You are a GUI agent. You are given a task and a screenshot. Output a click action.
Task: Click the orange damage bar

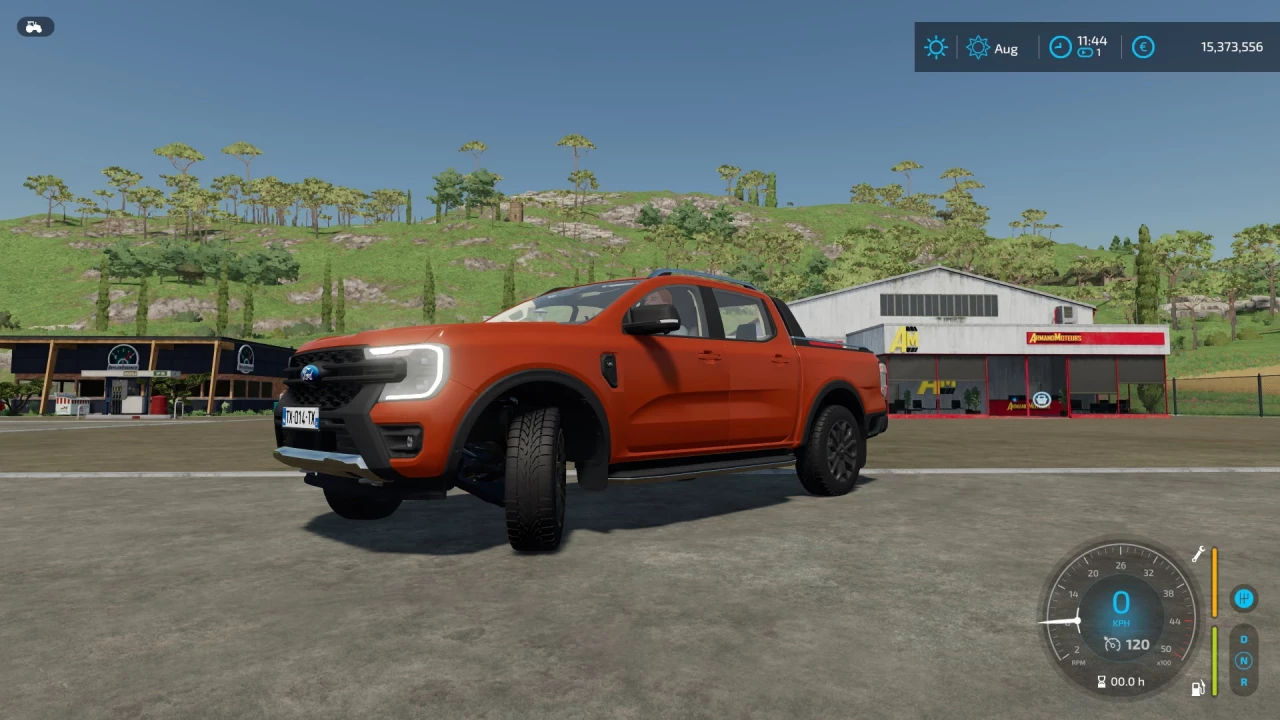1214,580
